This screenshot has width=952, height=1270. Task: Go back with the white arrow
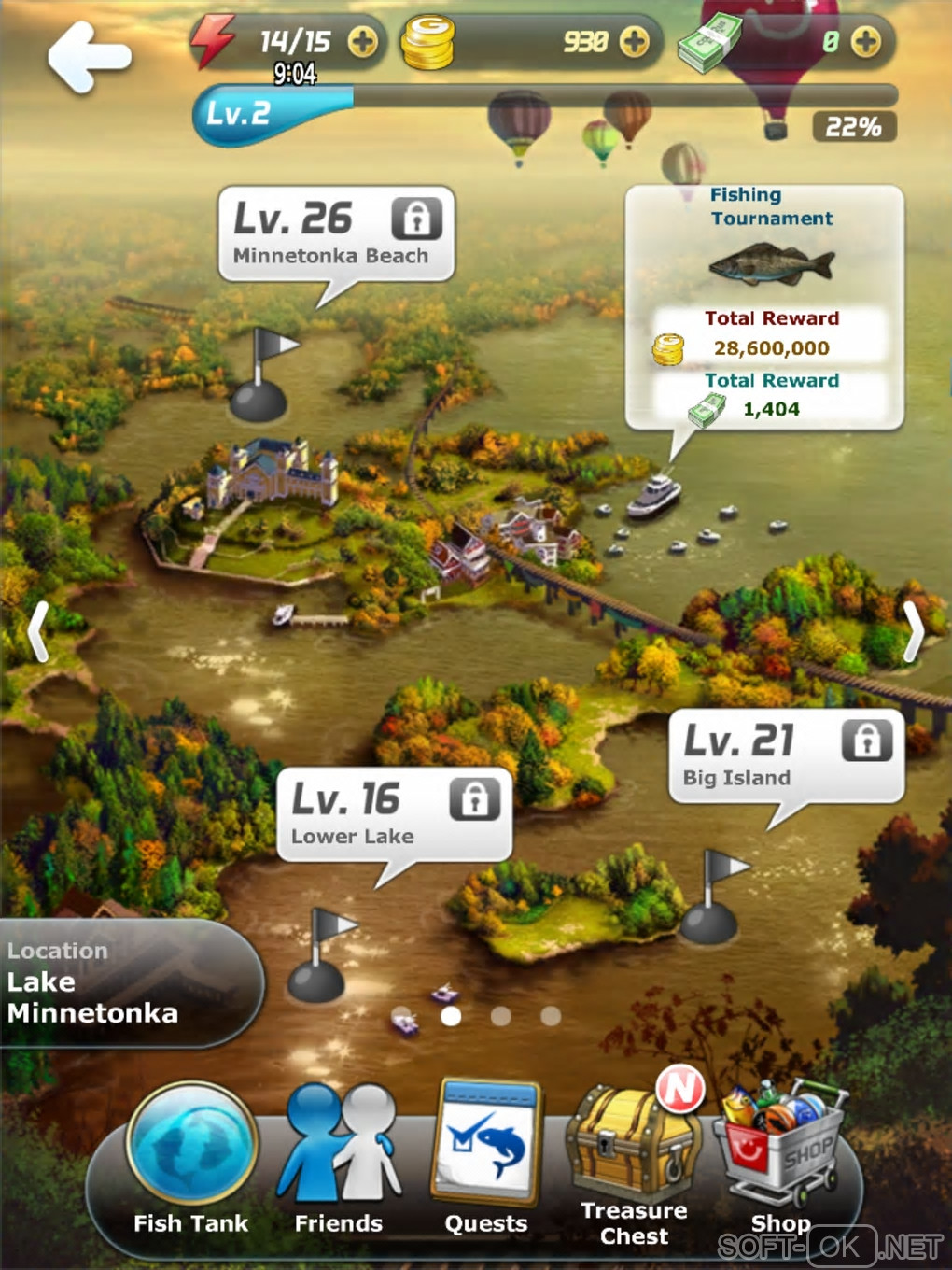point(89,56)
